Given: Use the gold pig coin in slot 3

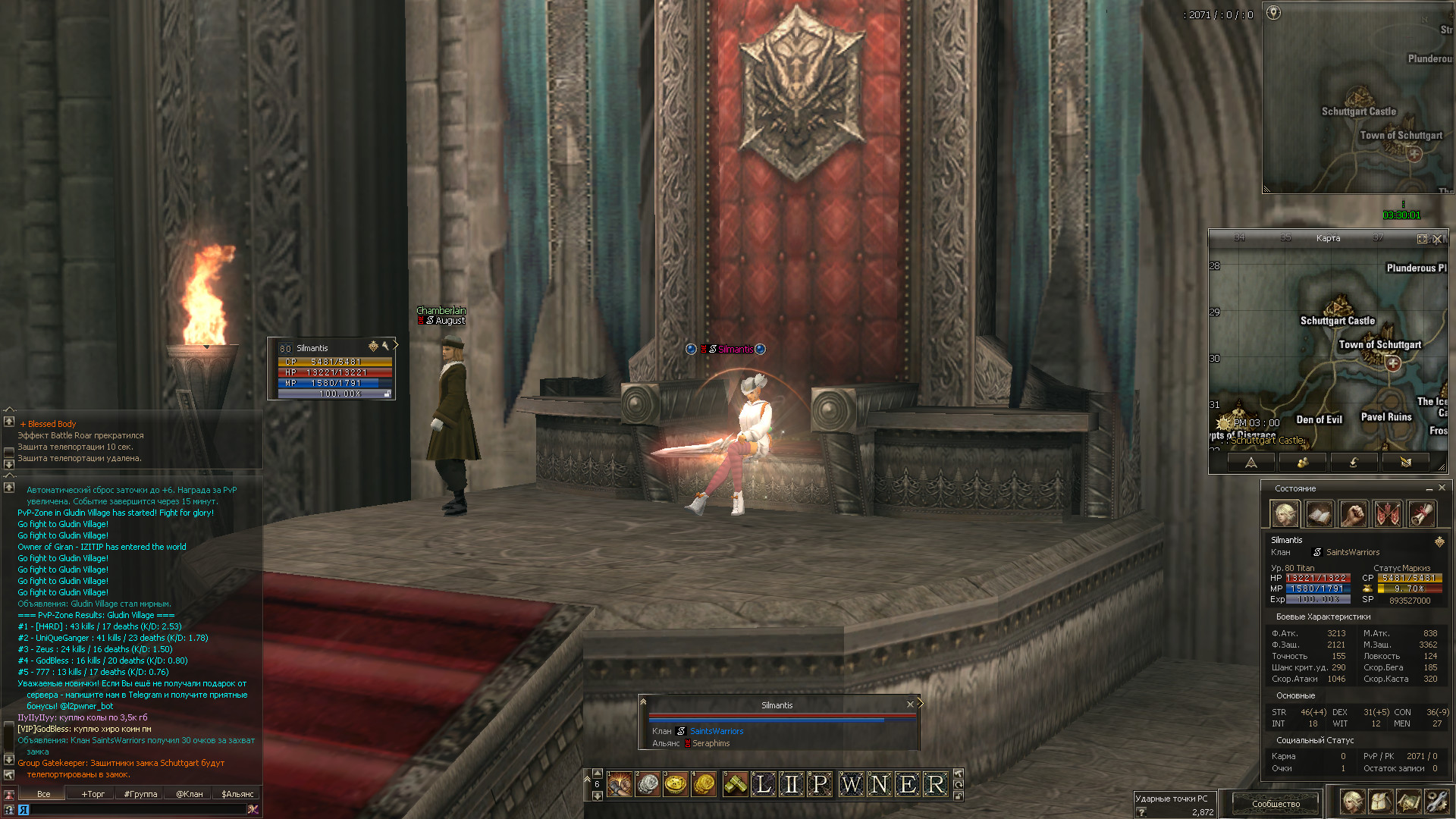Looking at the screenshot, I should pos(675,784).
